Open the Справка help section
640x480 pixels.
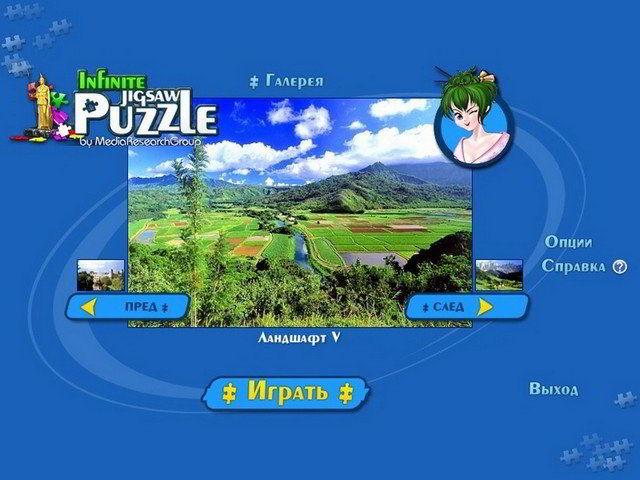[574, 266]
